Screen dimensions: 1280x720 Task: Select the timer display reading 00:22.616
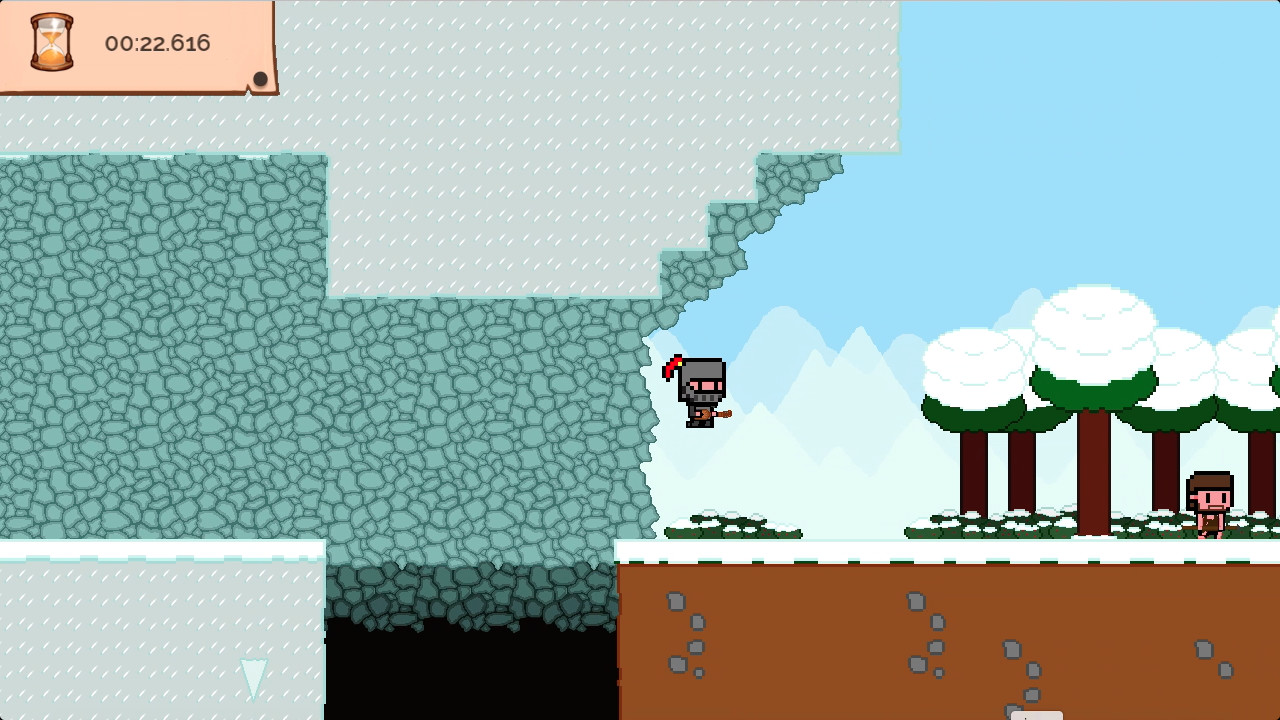coord(155,43)
